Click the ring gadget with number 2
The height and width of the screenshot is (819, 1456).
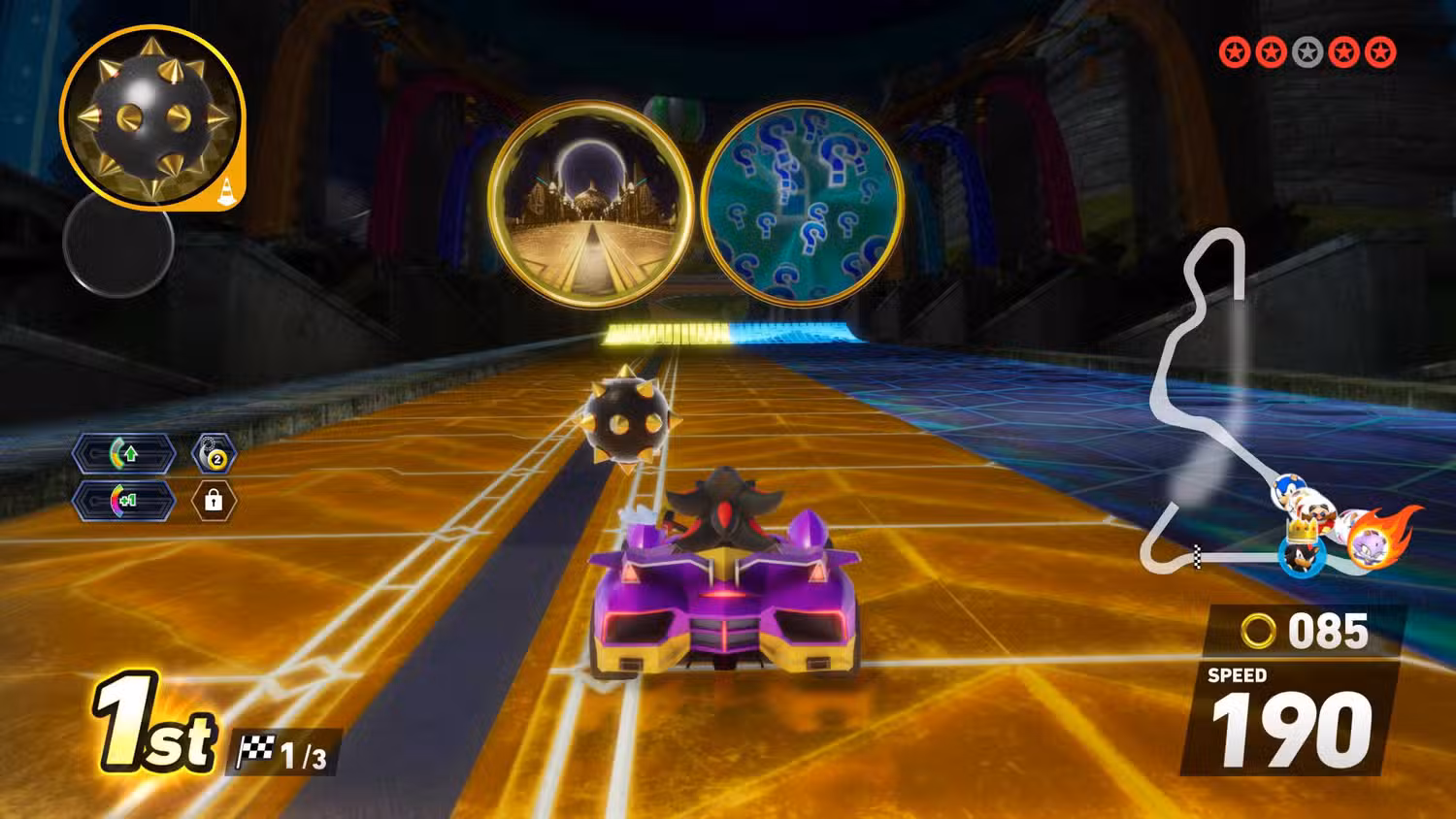click(x=214, y=454)
